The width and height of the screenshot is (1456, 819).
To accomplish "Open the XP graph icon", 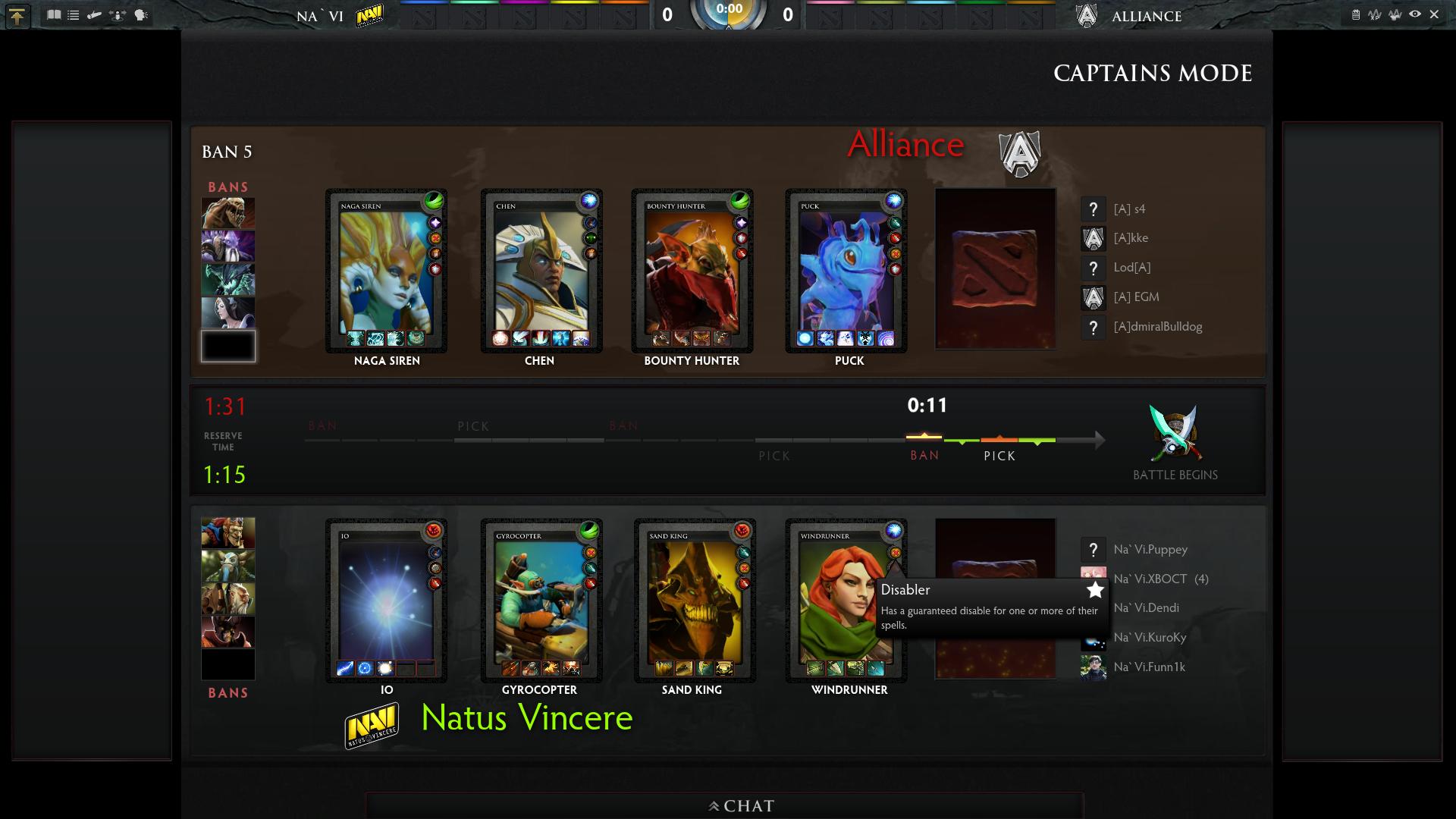I will pos(1375,14).
